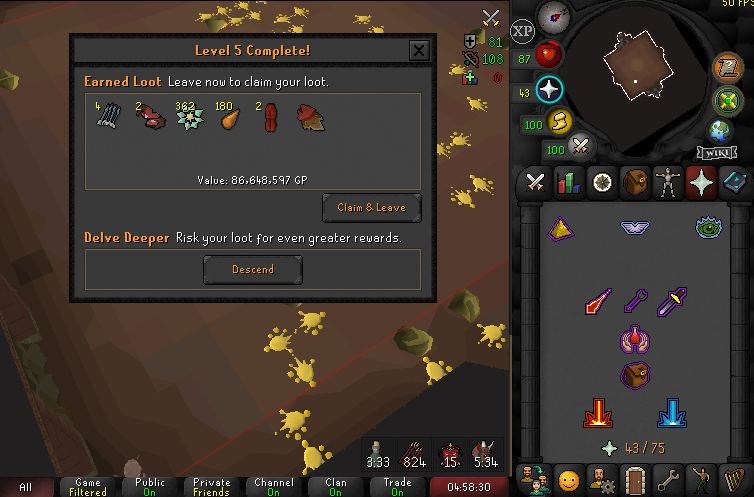The width and height of the screenshot is (754, 497).
Task: Toggle the XP drops orb
Action: [522, 30]
